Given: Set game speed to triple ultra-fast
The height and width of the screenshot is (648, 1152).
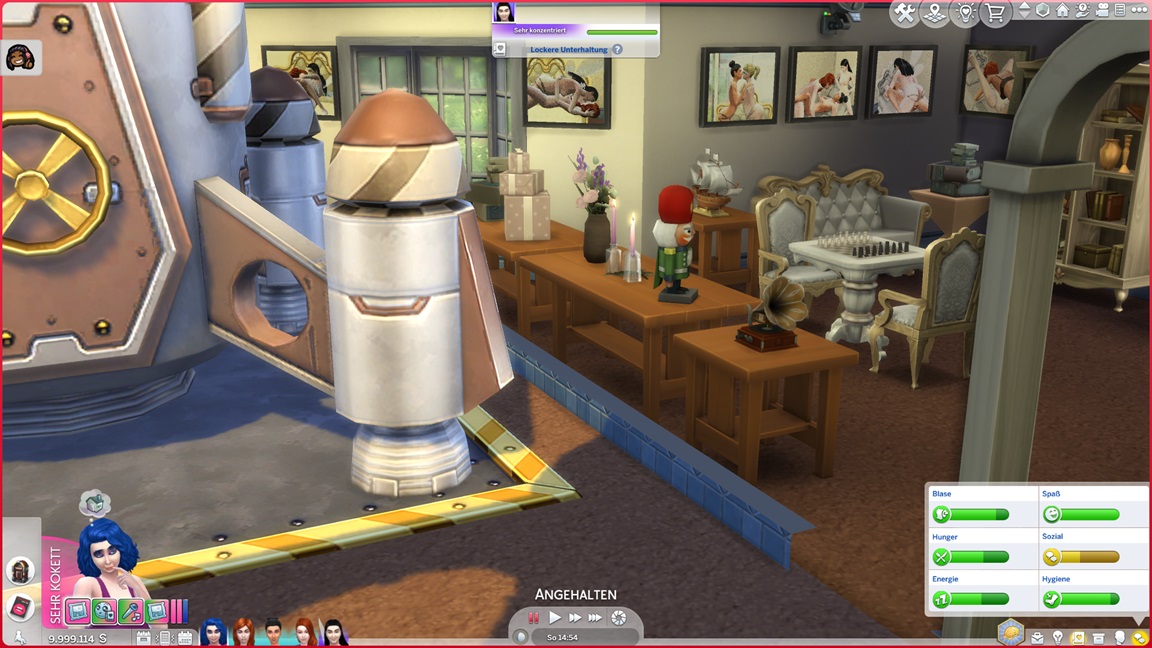Looking at the screenshot, I should (x=596, y=618).
